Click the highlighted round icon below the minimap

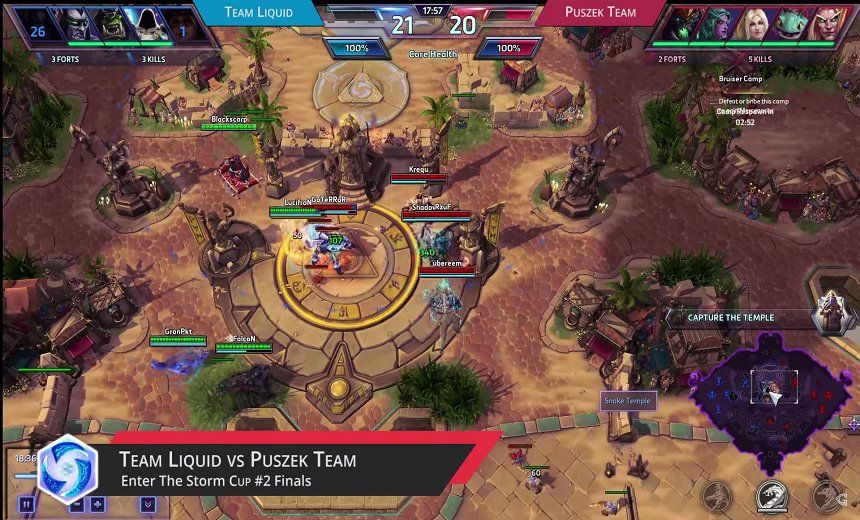point(771,494)
